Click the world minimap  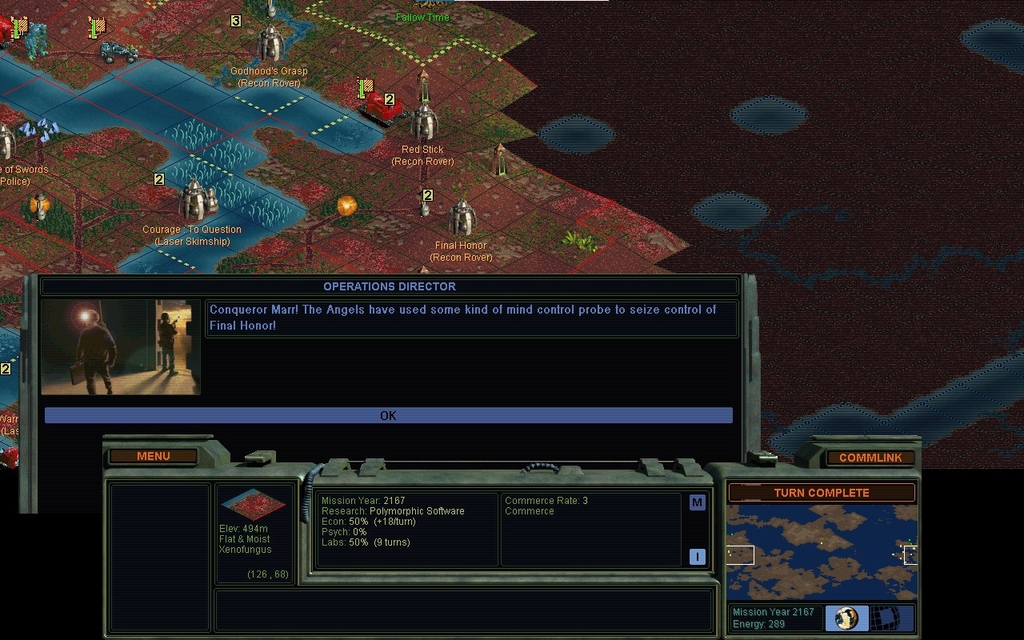pyautogui.click(x=821, y=551)
